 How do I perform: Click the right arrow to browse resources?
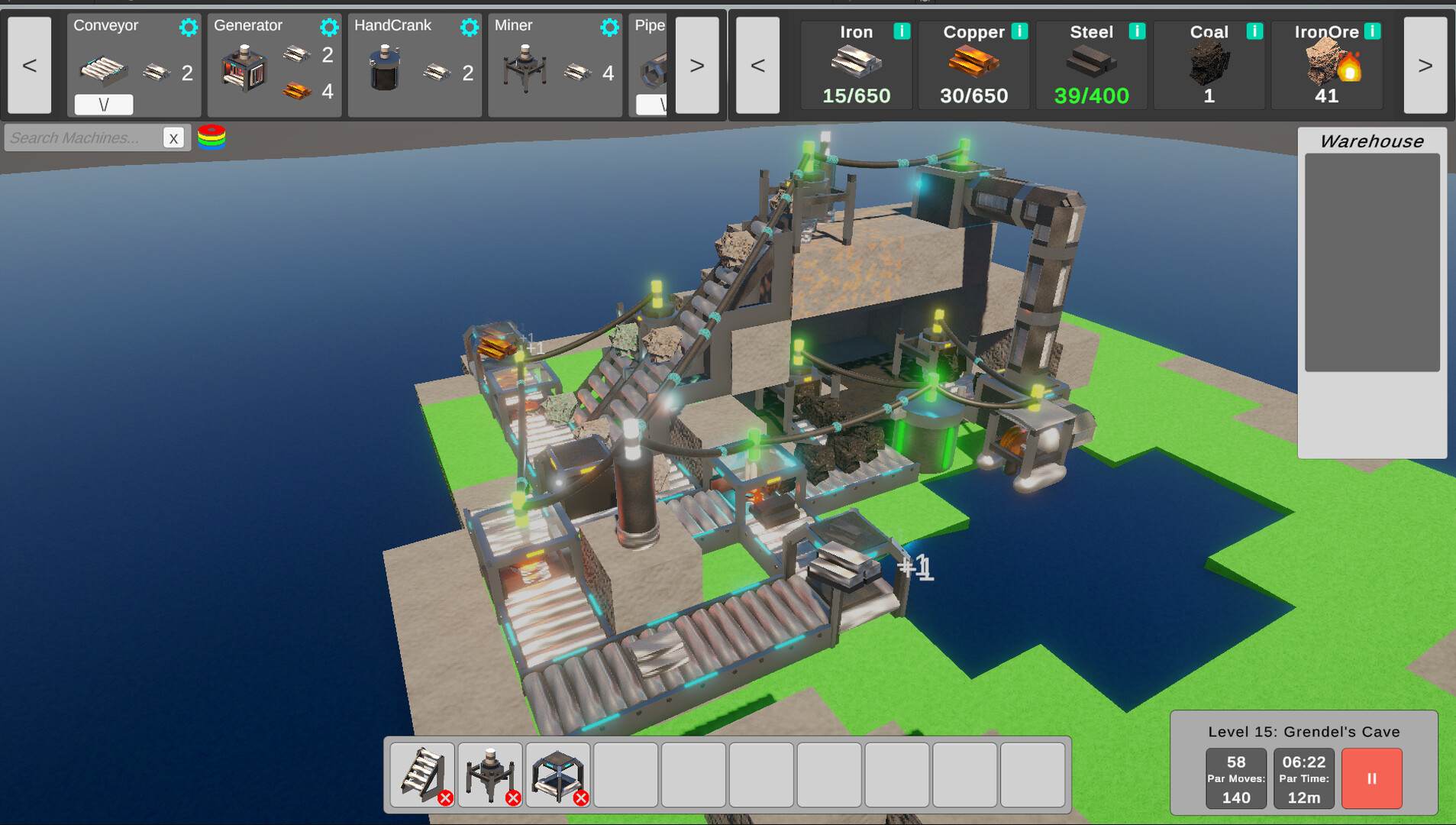pos(1425,65)
